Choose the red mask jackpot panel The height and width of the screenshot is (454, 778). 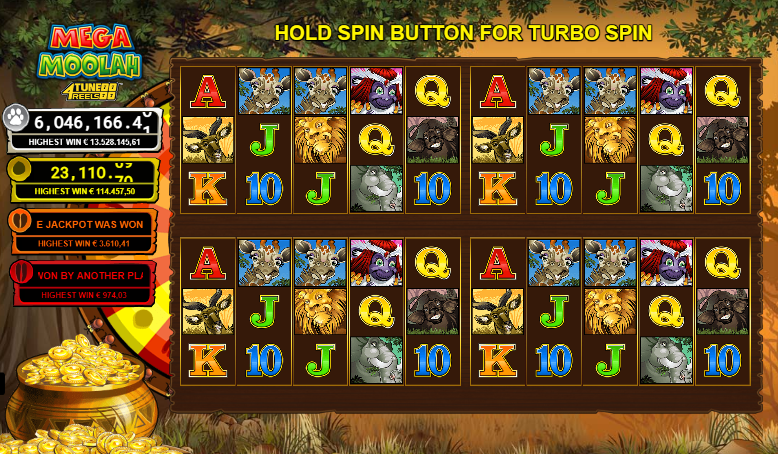tap(82, 281)
